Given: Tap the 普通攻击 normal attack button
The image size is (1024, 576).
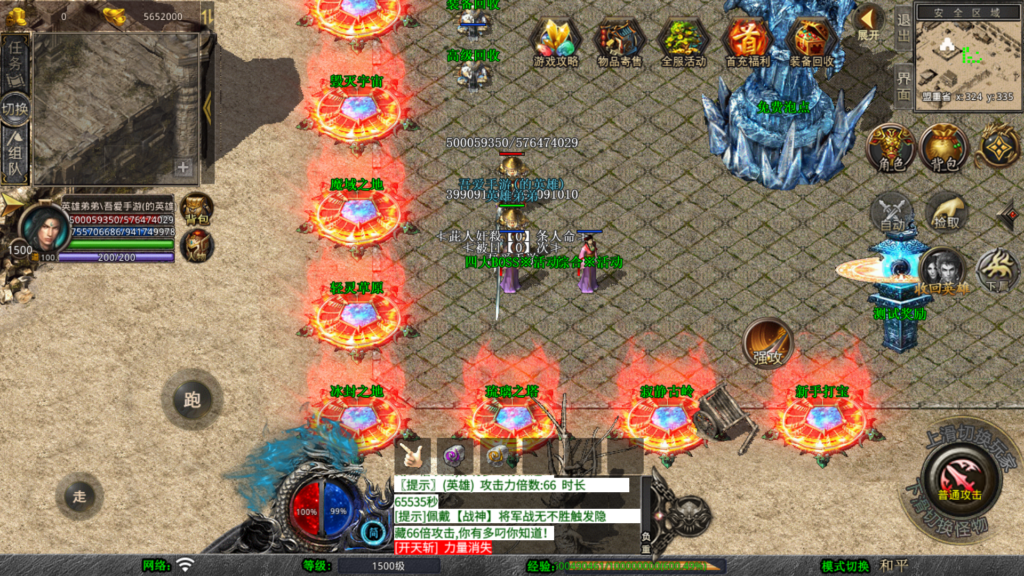Looking at the screenshot, I should 959,478.
